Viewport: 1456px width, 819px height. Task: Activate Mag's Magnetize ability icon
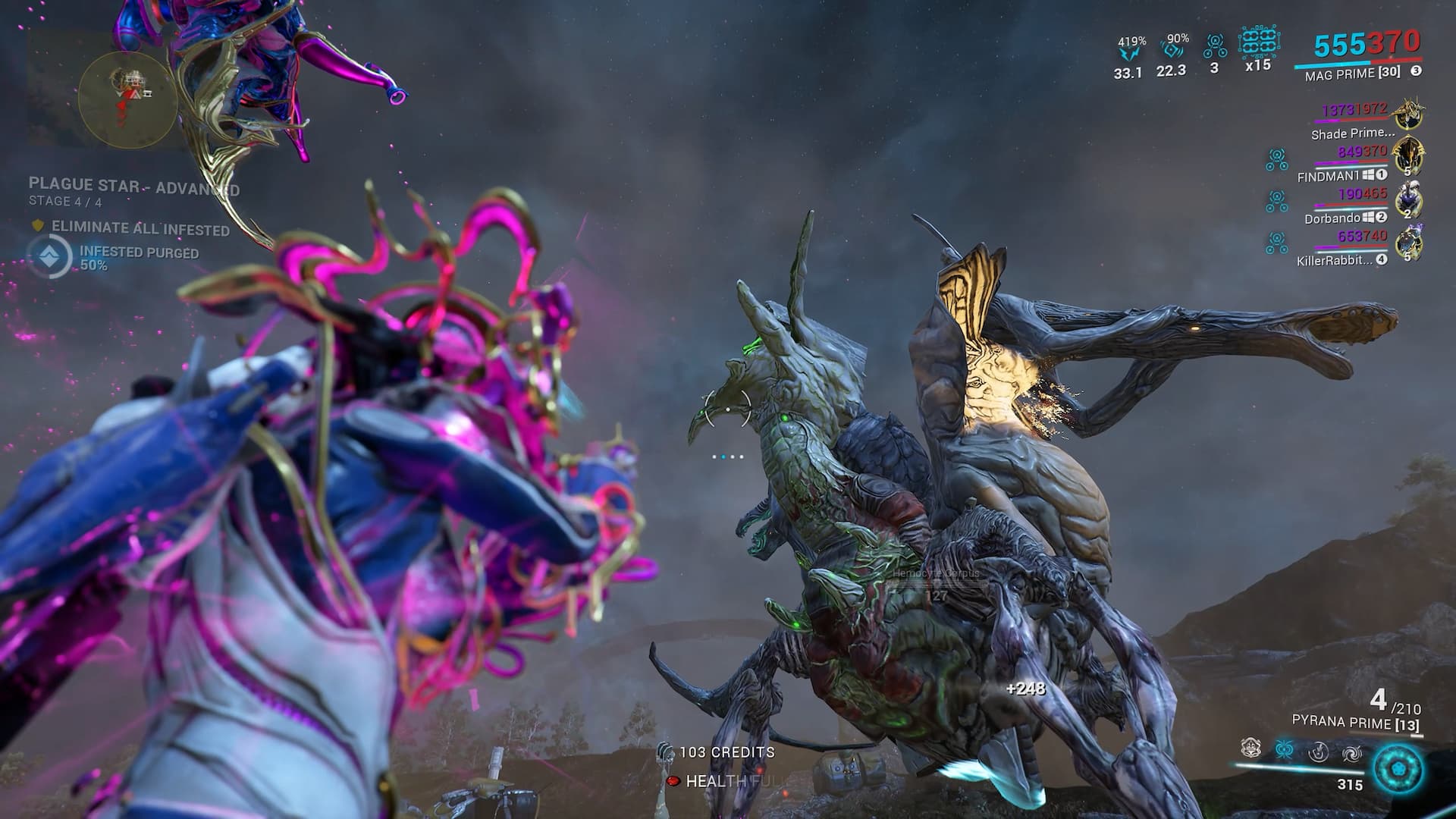[x=1282, y=749]
